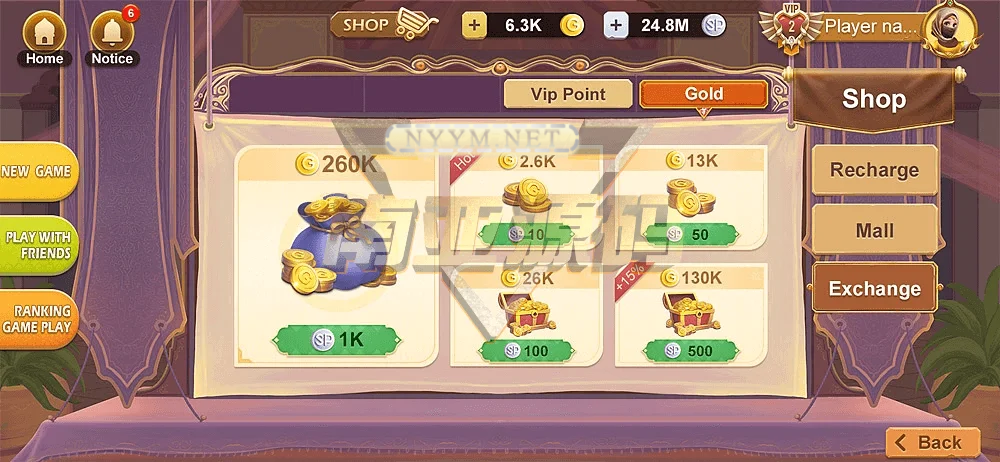Image resolution: width=1000 pixels, height=462 pixels.
Task: Start a NEW GAME
Action: [36, 172]
